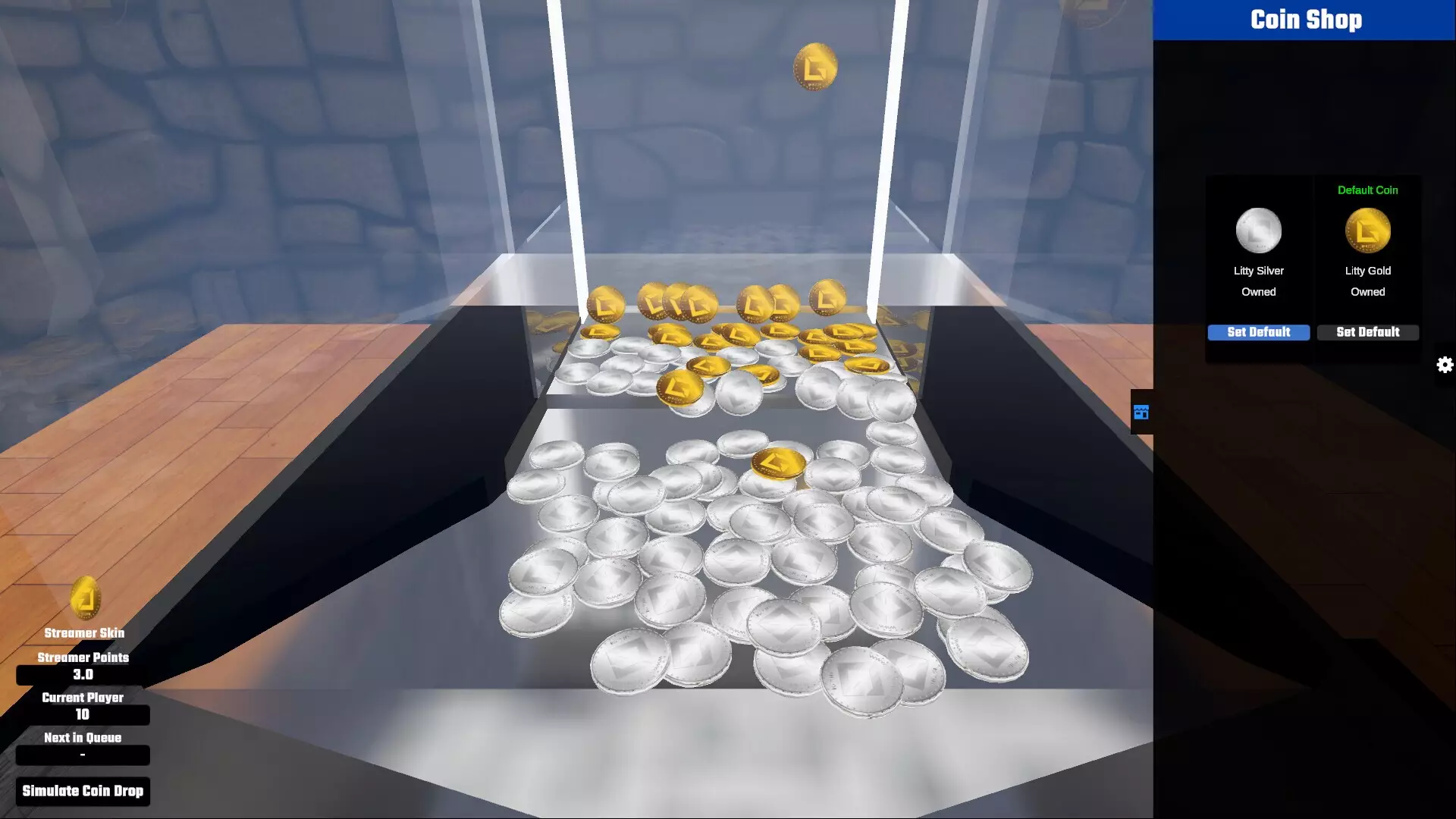This screenshot has height=819, width=1456.
Task: Open the shop storefront icon
Action: (x=1141, y=413)
